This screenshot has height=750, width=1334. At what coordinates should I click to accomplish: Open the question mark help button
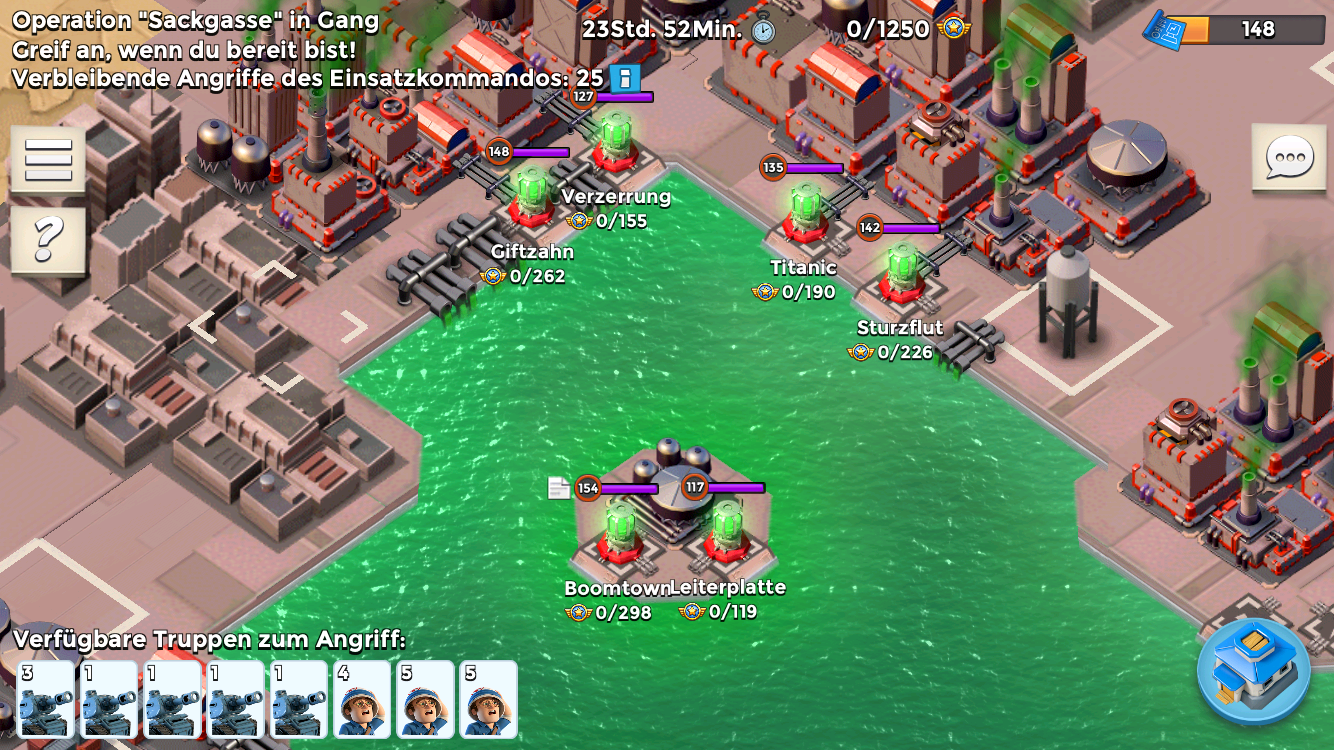(48, 240)
